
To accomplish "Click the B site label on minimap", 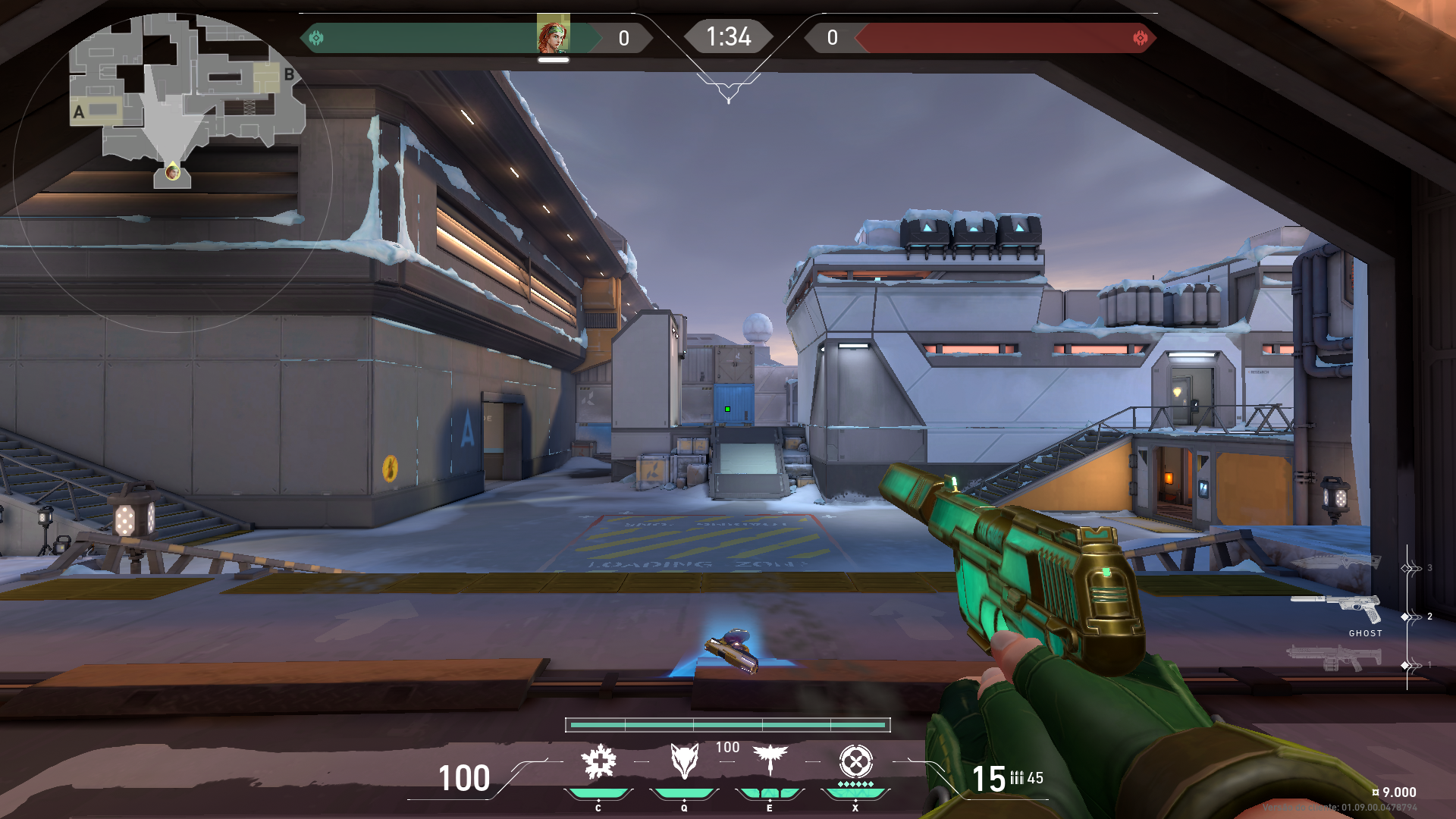I will tap(288, 74).
